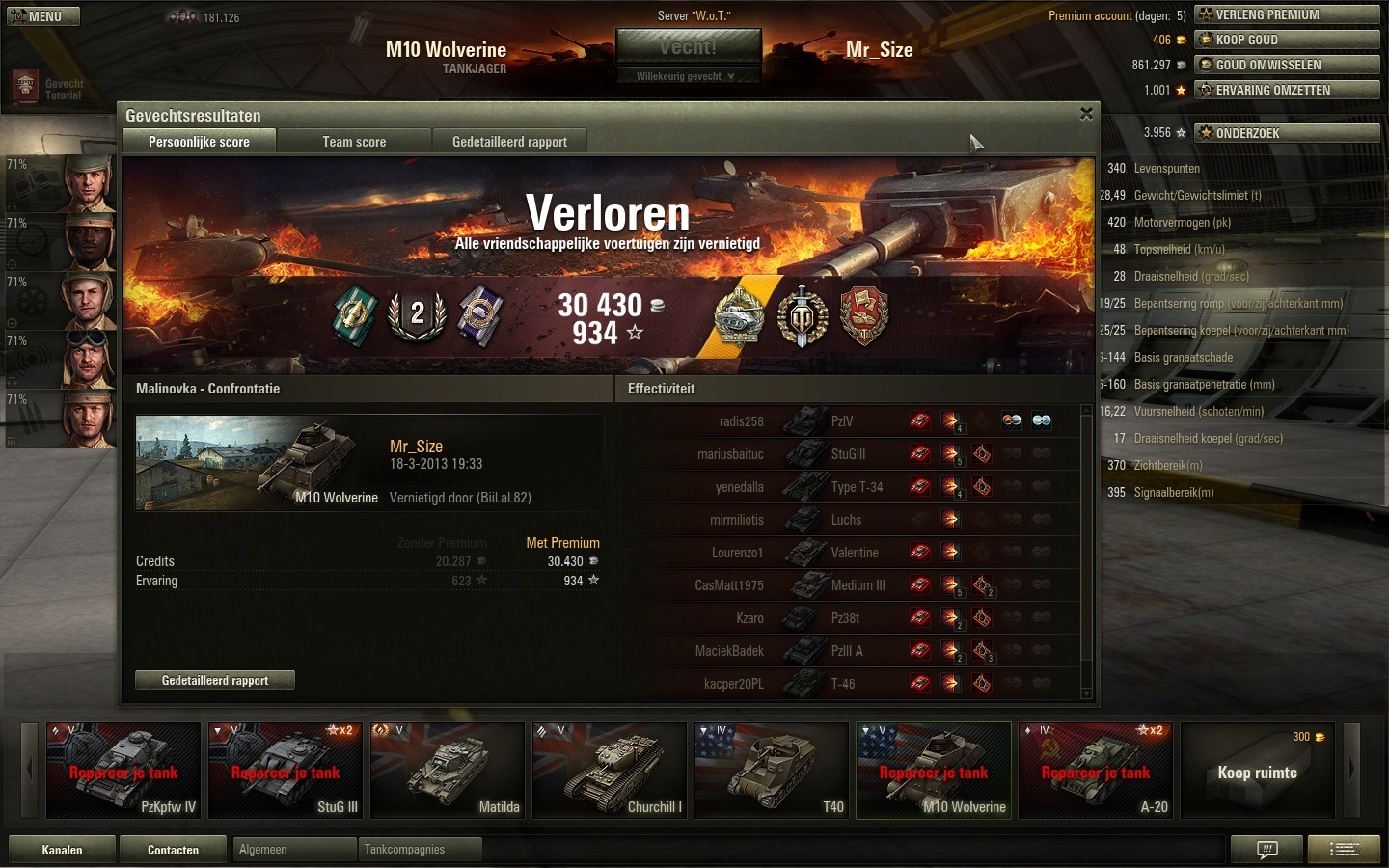Open the Gedetailleerd rapport tab

[509, 142]
